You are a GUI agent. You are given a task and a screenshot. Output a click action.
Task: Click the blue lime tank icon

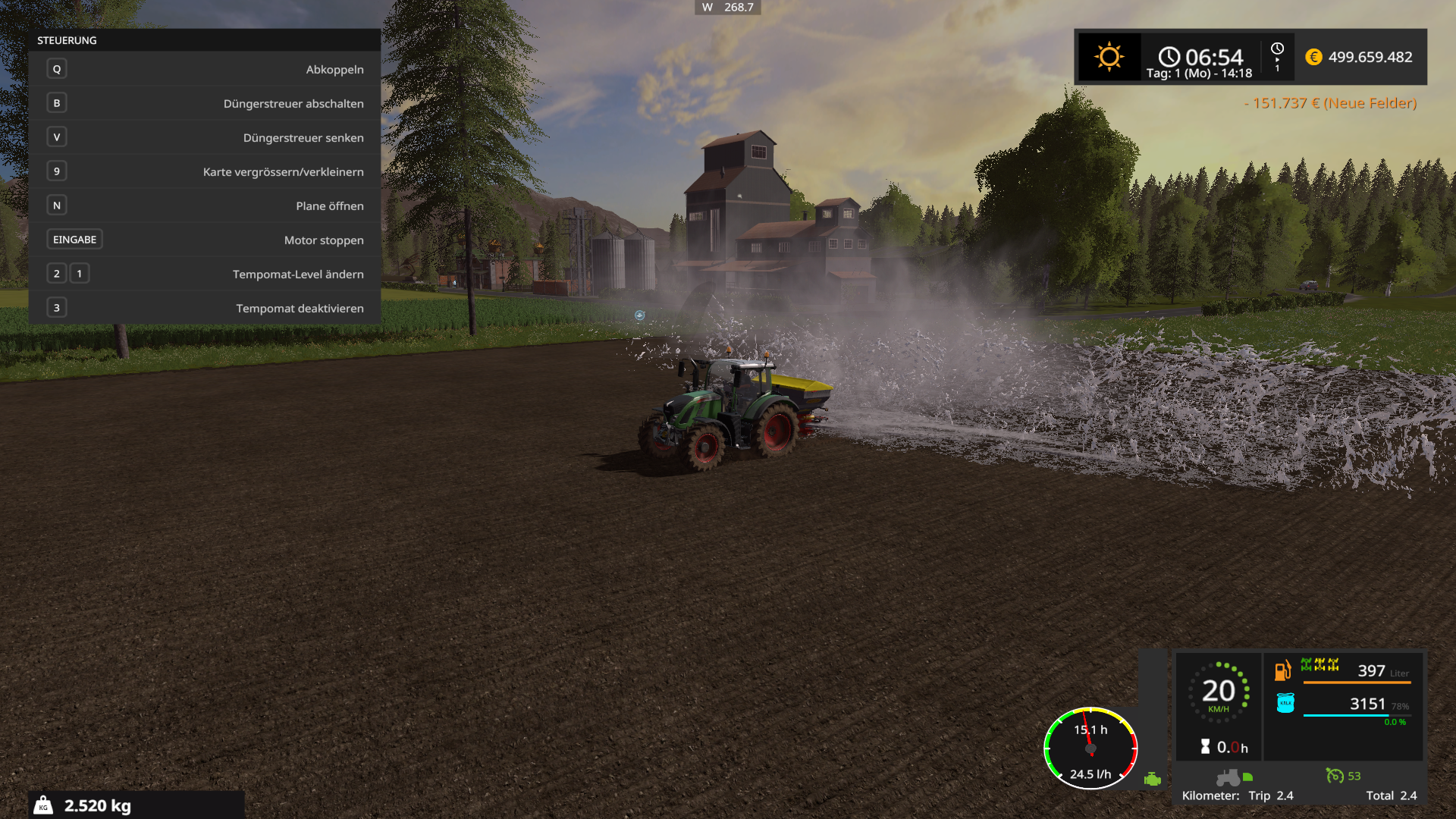pos(1285,703)
